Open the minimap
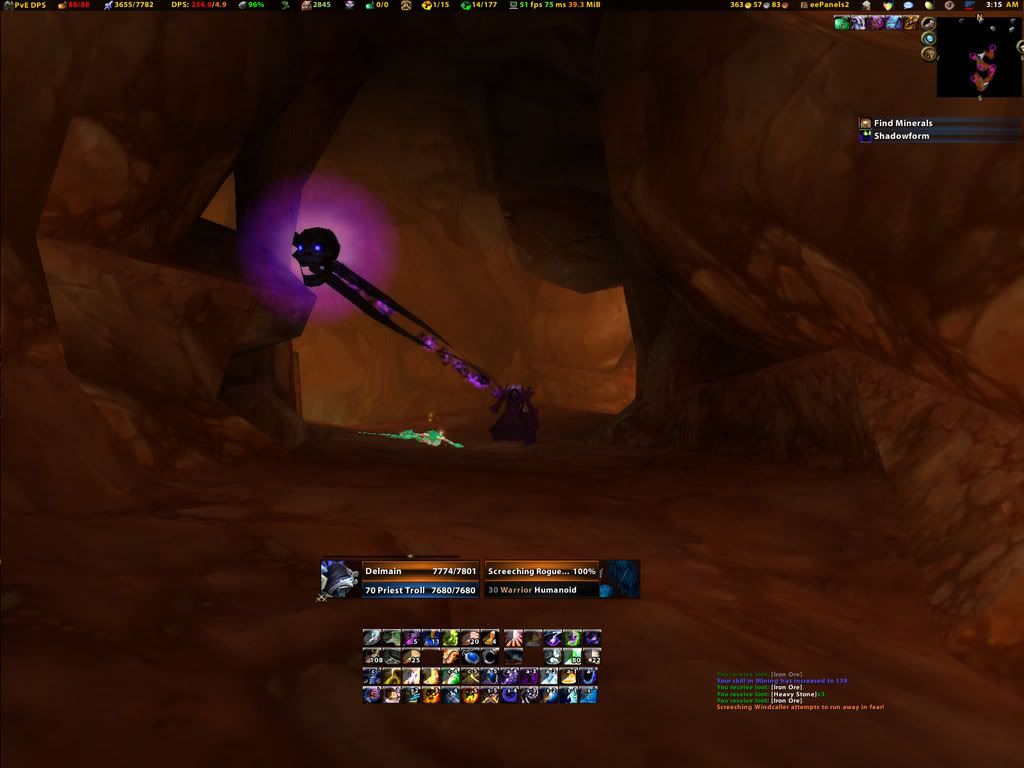Viewport: 1024px width, 768px height. [979, 58]
